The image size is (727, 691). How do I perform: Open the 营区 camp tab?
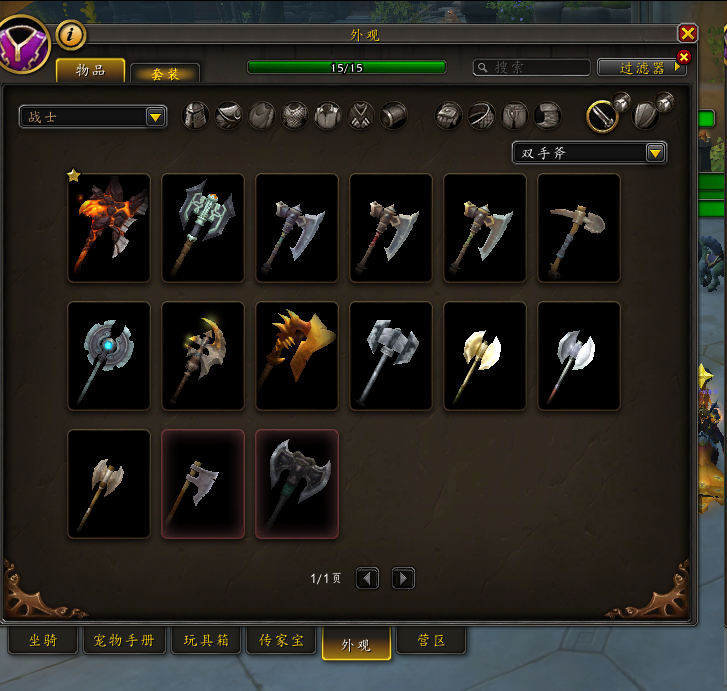coord(431,641)
